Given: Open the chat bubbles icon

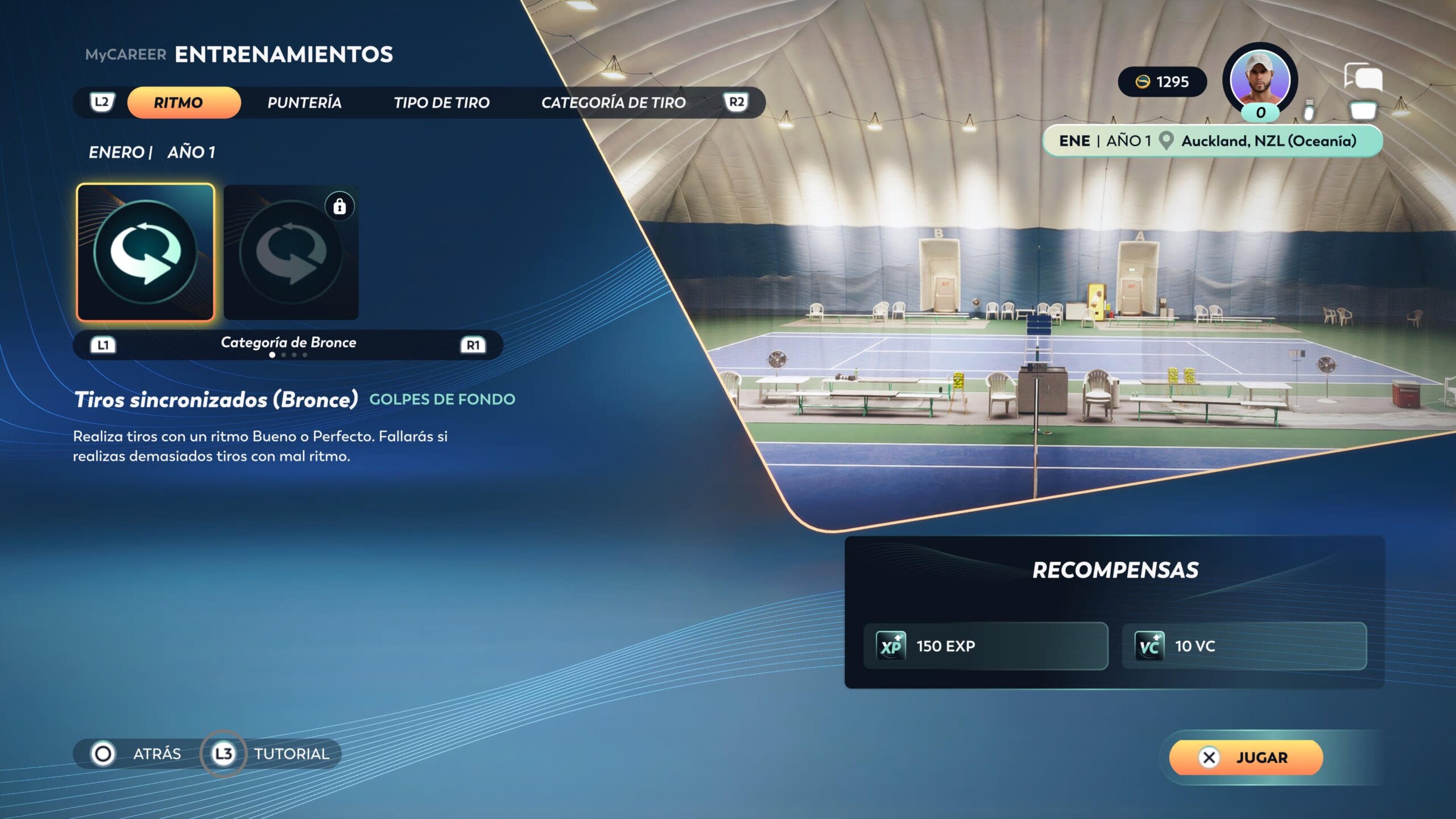Looking at the screenshot, I should 1363,77.
